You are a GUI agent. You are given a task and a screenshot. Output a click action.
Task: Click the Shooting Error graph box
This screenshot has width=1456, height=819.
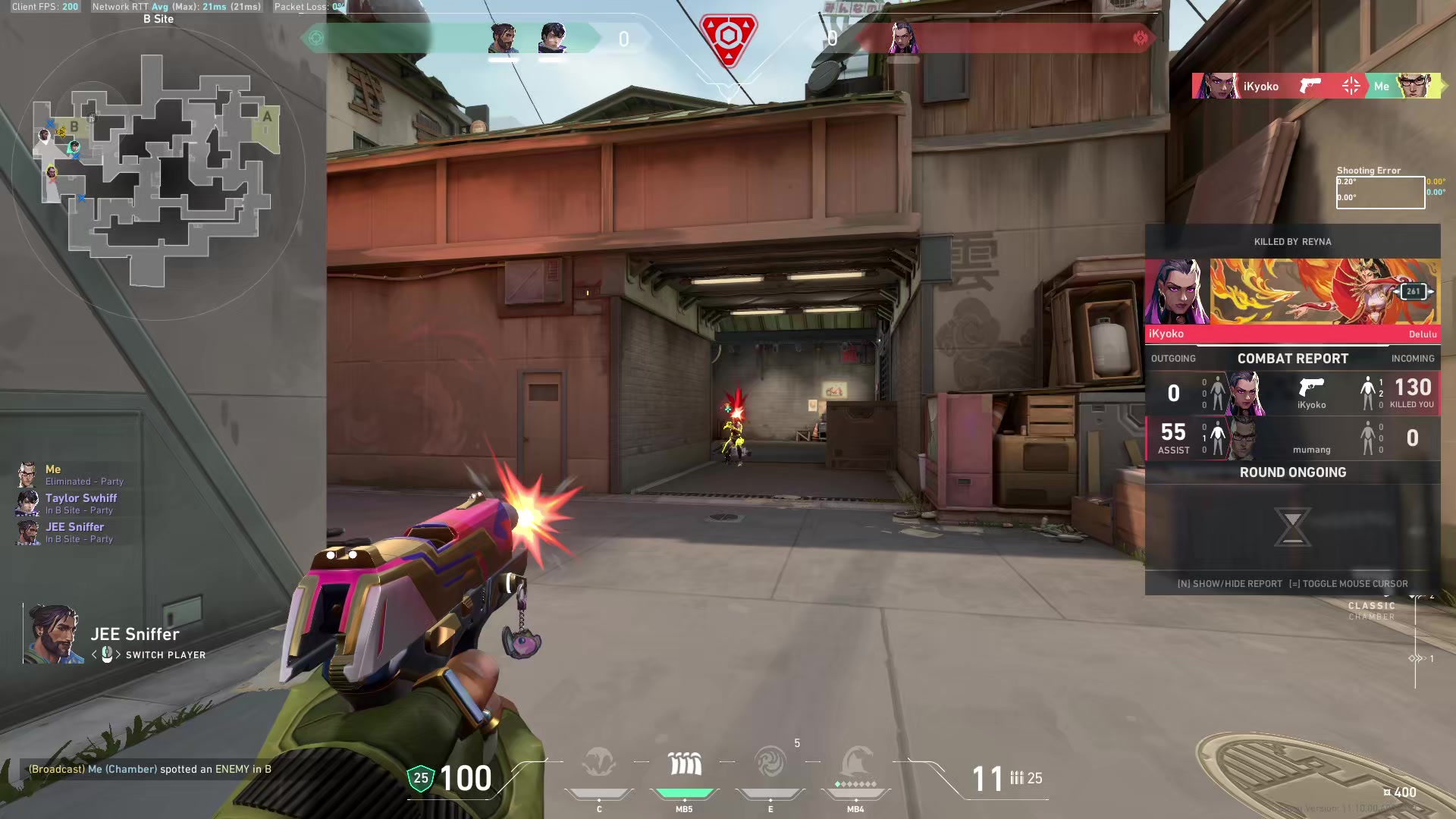pyautogui.click(x=1380, y=192)
